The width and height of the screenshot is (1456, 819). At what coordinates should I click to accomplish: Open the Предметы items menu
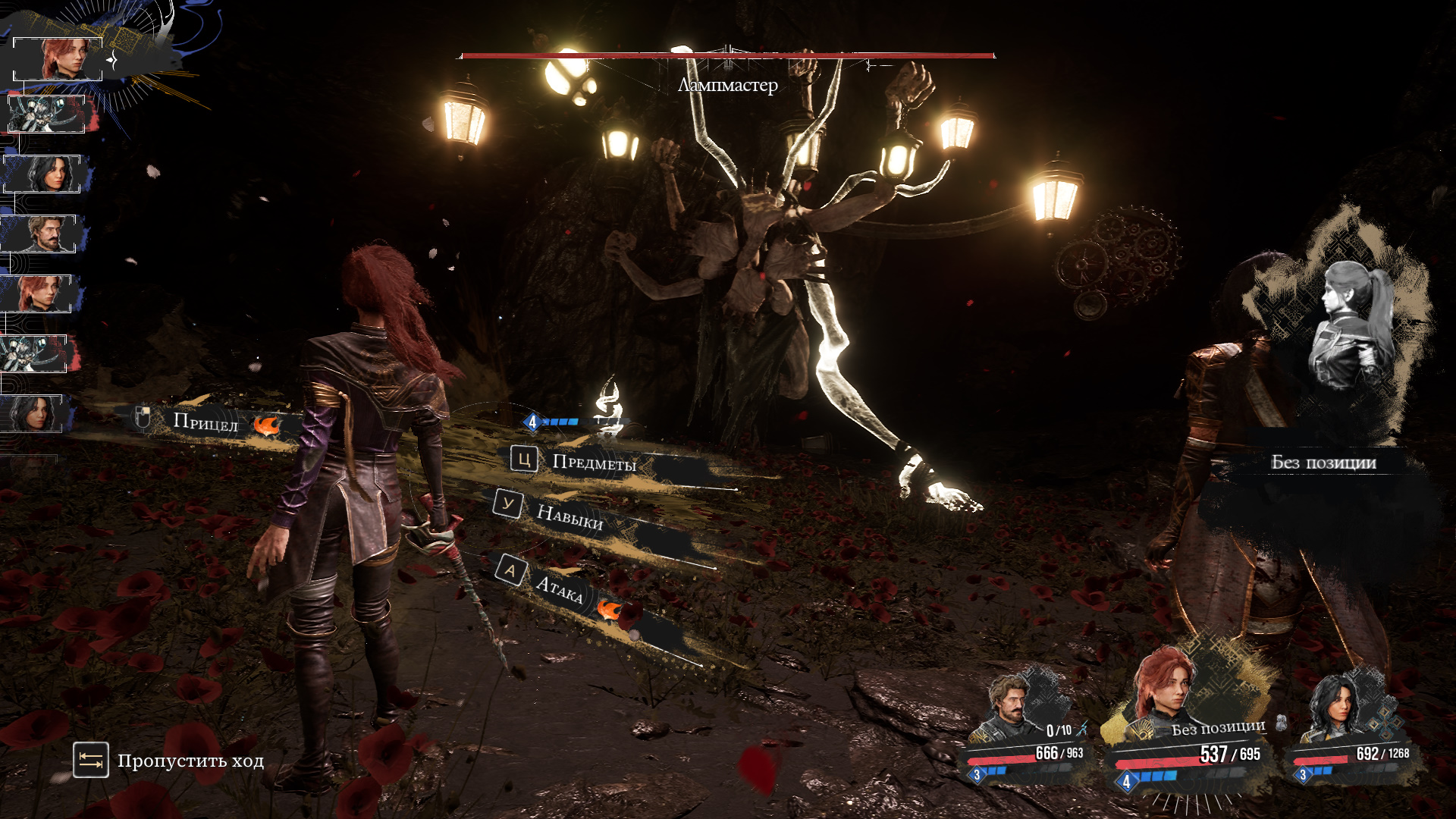(x=593, y=463)
